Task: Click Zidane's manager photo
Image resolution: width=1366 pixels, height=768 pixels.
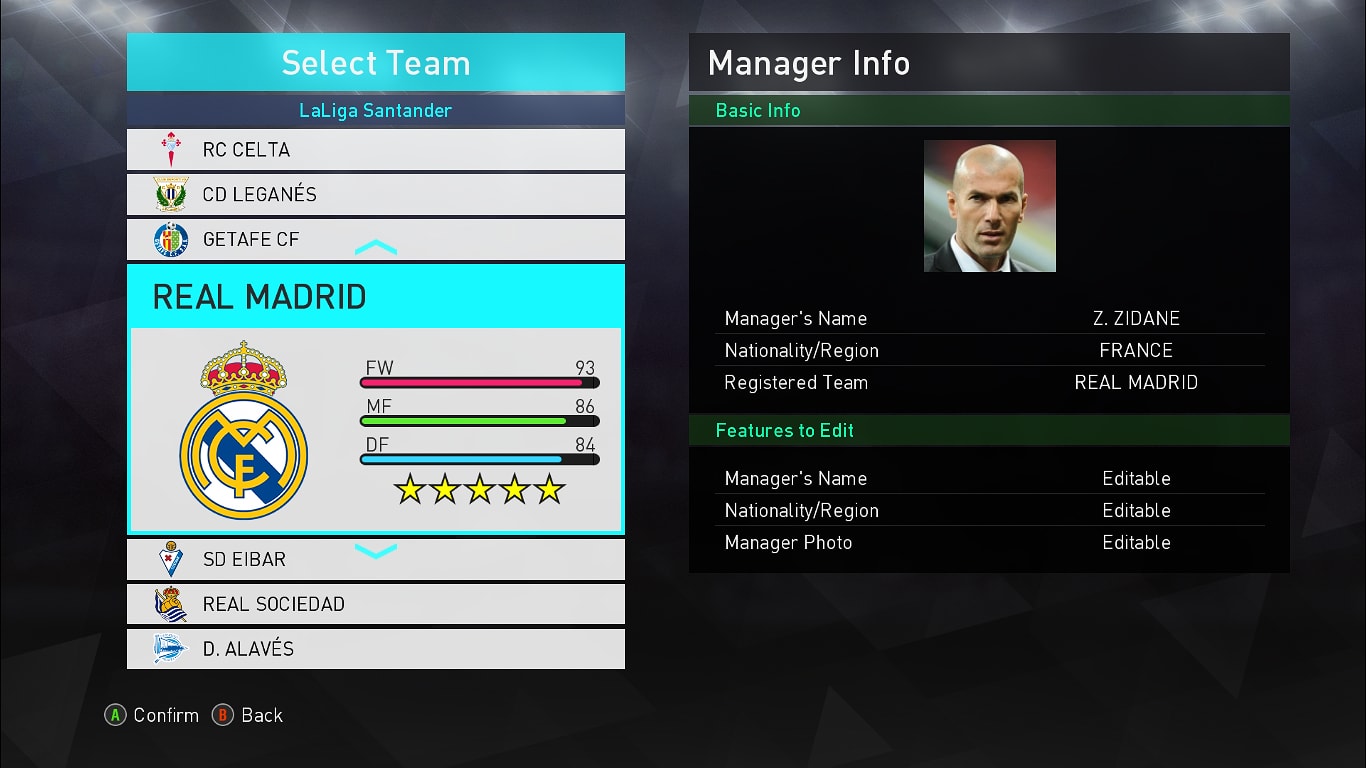Action: click(x=989, y=206)
